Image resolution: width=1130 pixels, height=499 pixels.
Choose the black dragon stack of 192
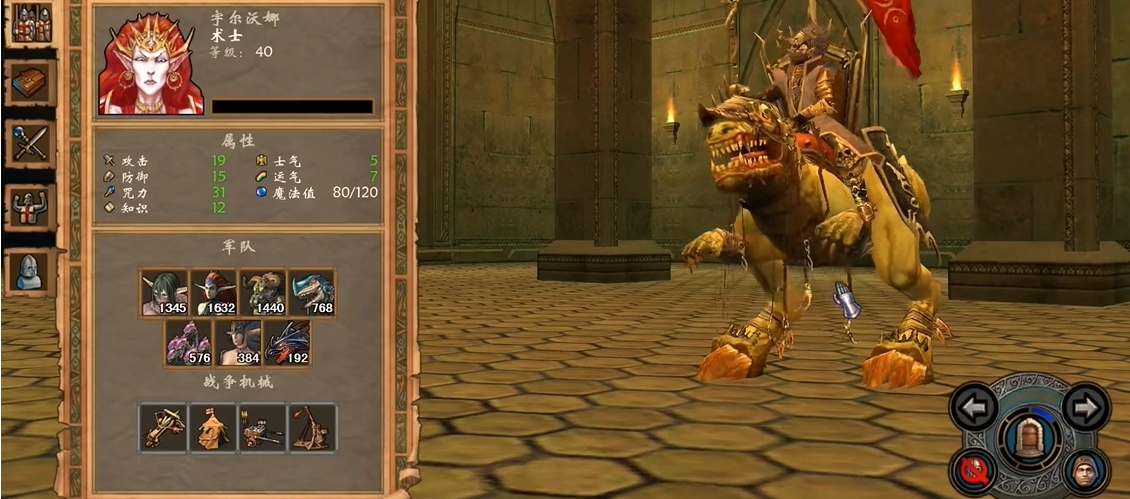(287, 343)
